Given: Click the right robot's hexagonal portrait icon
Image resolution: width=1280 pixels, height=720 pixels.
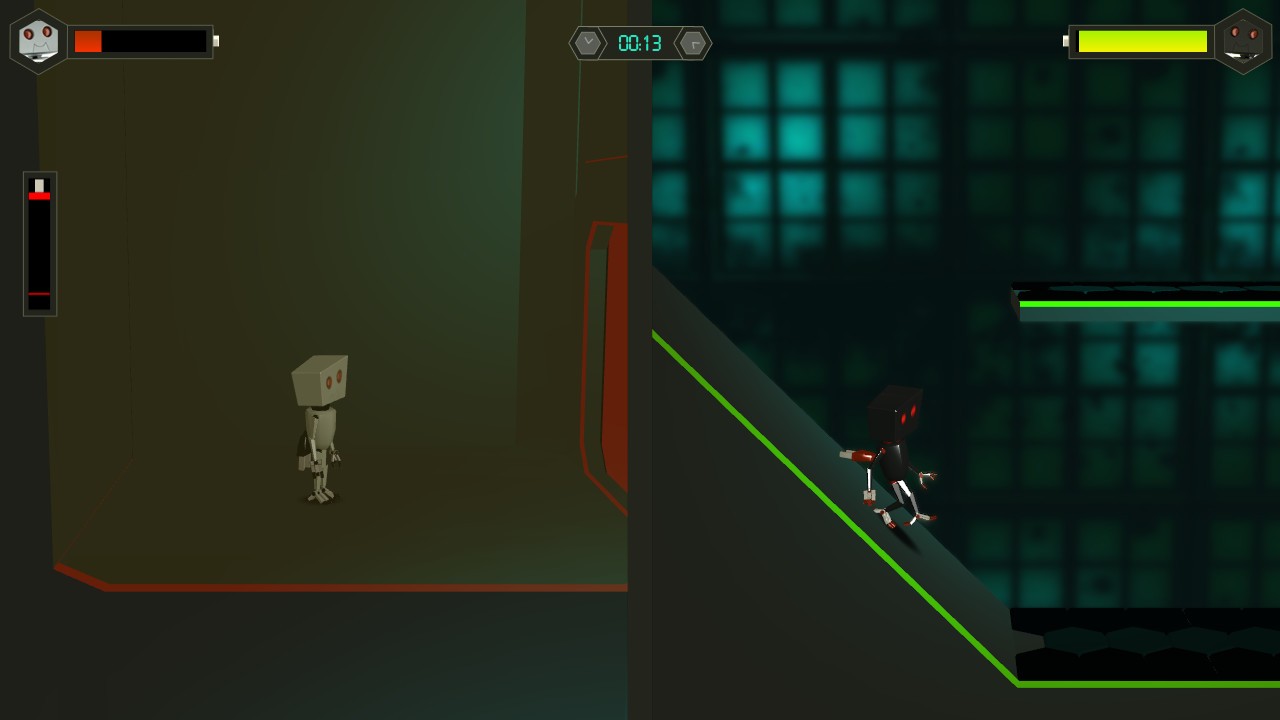Looking at the screenshot, I should pyautogui.click(x=1243, y=41).
